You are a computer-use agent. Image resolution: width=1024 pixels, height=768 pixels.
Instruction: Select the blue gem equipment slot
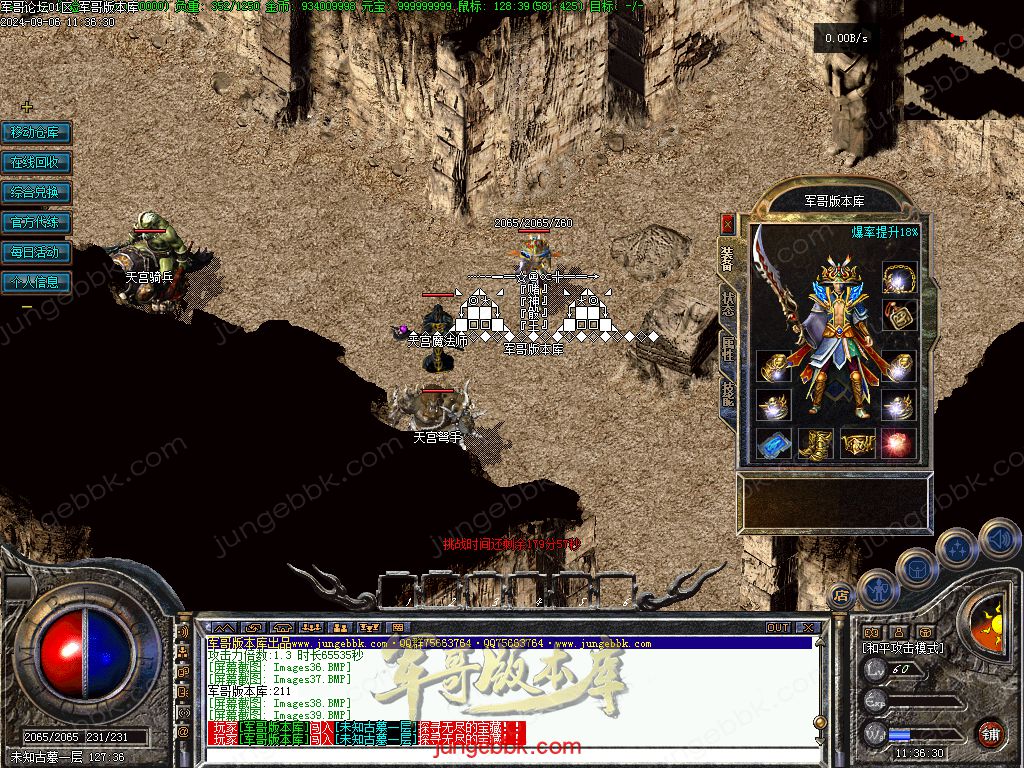773,443
